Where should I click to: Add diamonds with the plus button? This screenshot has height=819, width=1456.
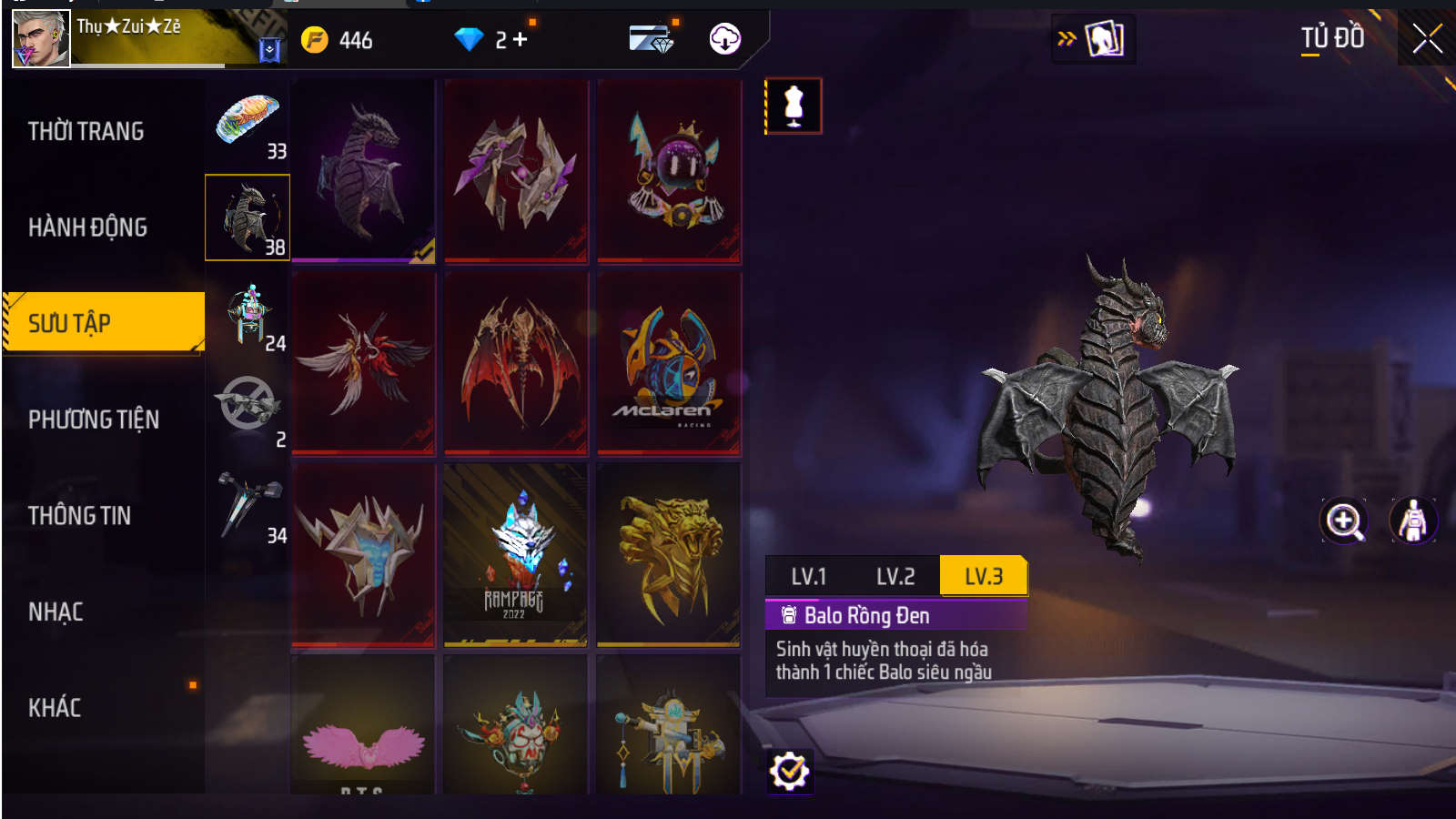[x=520, y=39]
